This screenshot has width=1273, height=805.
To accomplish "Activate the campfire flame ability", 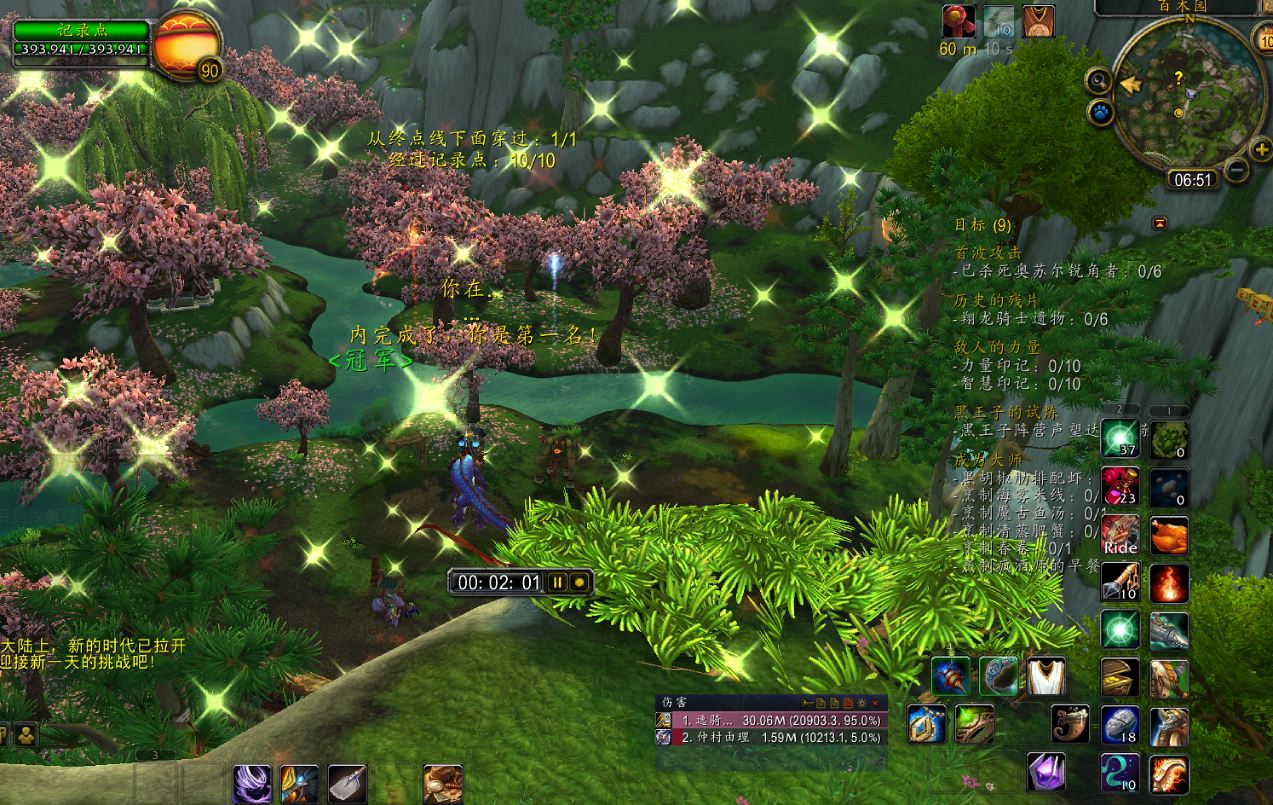I will pos(1168,582).
